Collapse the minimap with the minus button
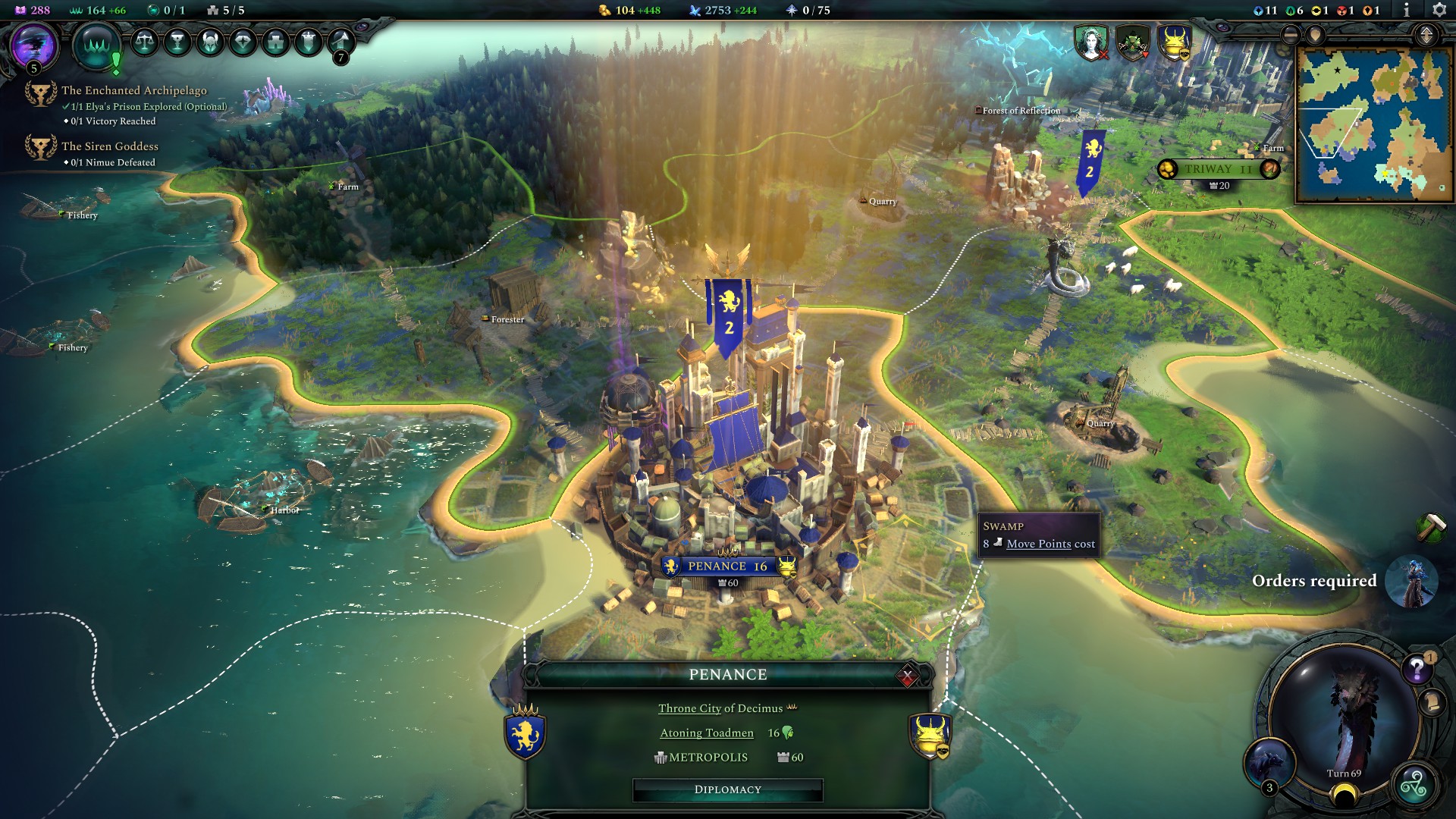This screenshot has width=1456, height=819. pyautogui.click(x=1290, y=35)
